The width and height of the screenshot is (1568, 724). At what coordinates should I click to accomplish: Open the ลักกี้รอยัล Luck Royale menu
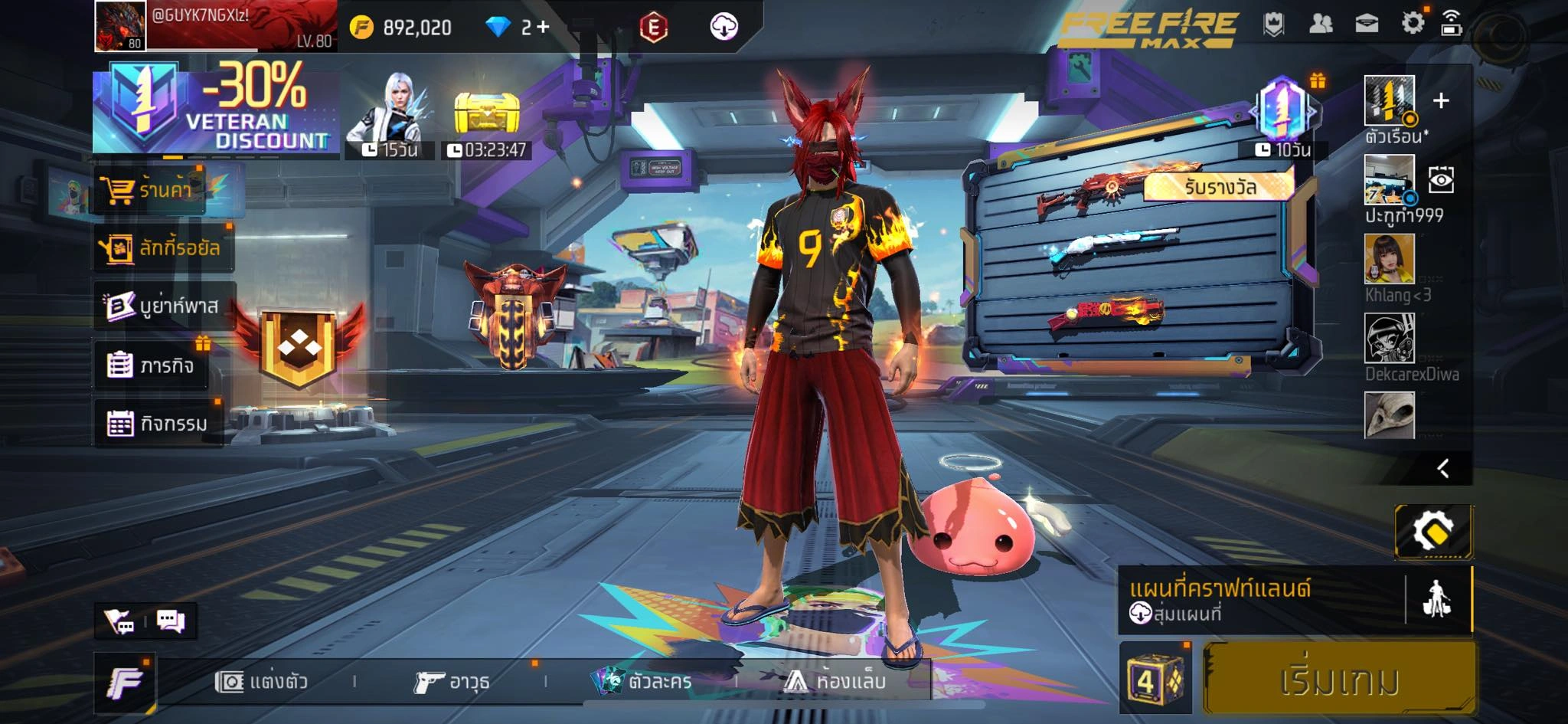(x=162, y=247)
